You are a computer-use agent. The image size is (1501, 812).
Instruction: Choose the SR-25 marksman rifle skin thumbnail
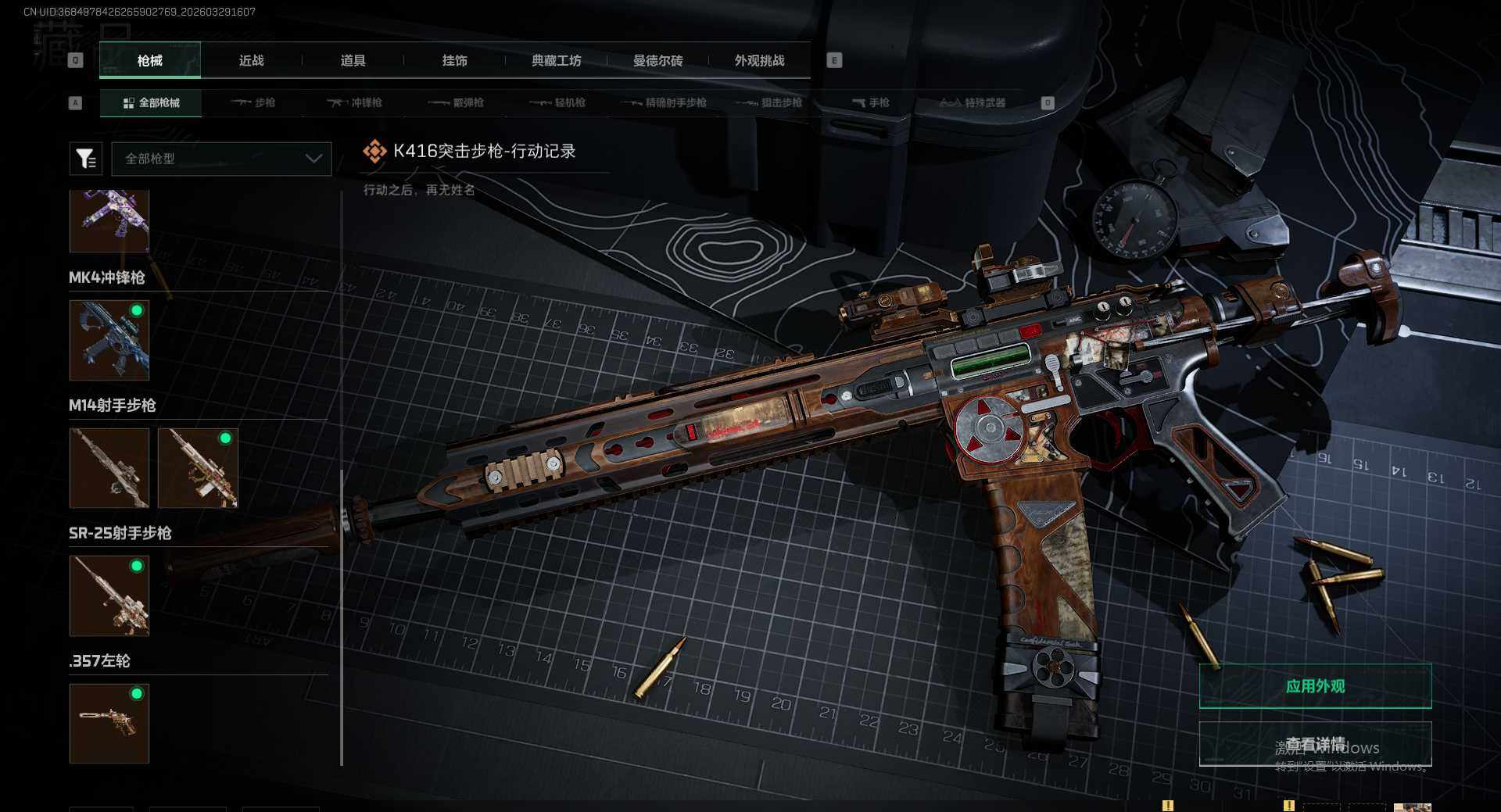tap(109, 596)
